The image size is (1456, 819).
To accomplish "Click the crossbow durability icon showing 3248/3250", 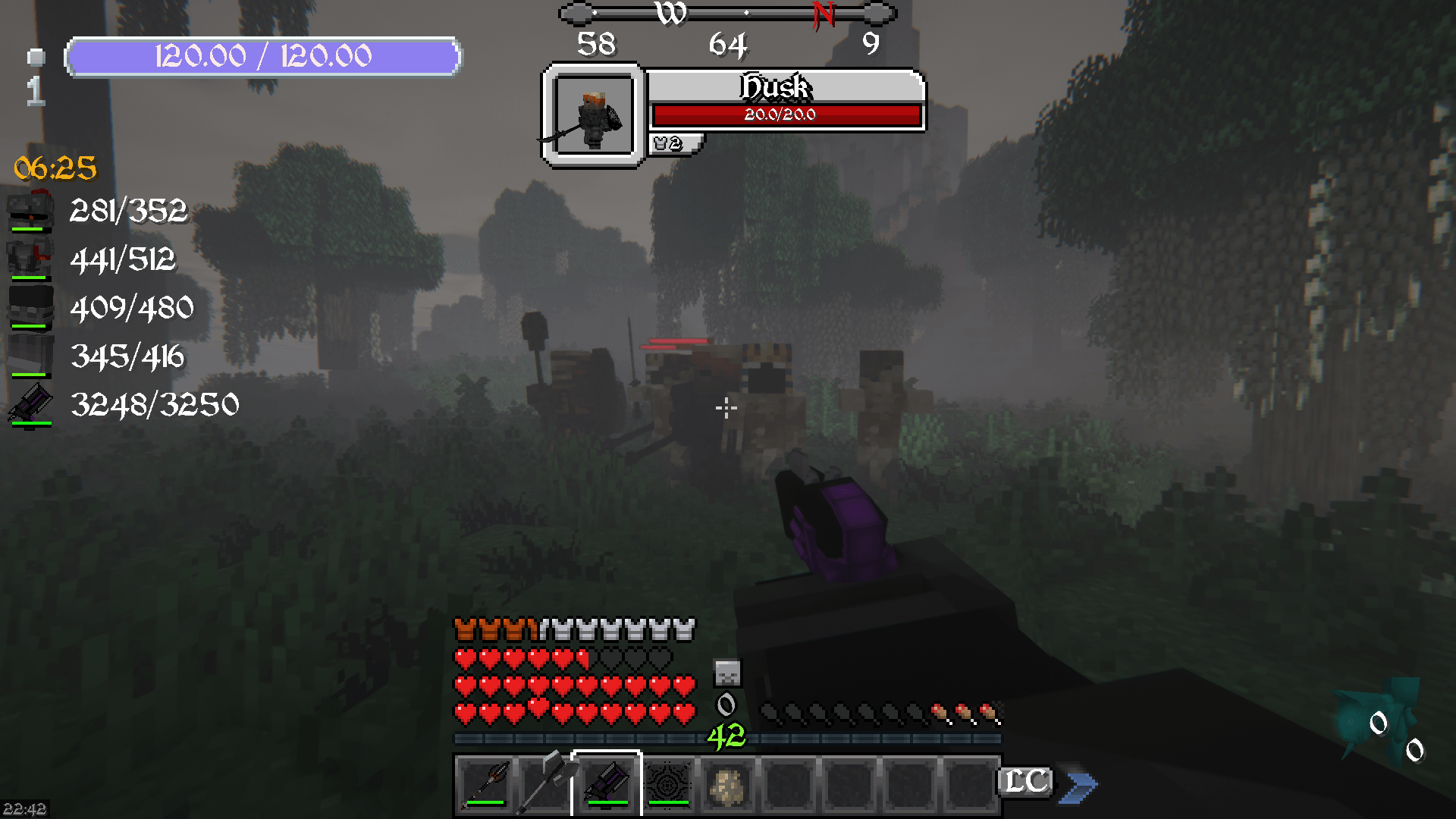I will point(29,405).
